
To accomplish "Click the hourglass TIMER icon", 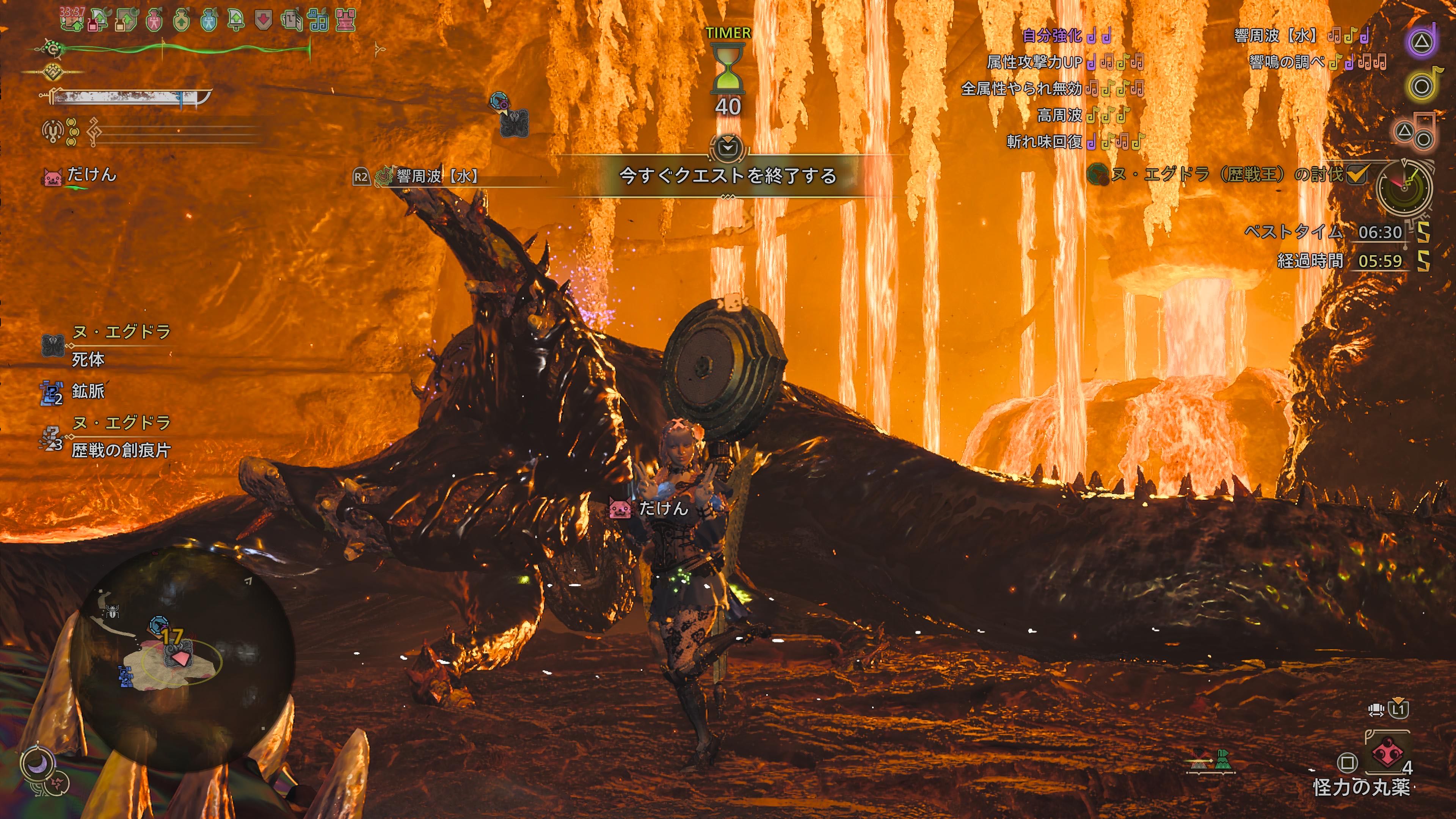I will tap(728, 69).
